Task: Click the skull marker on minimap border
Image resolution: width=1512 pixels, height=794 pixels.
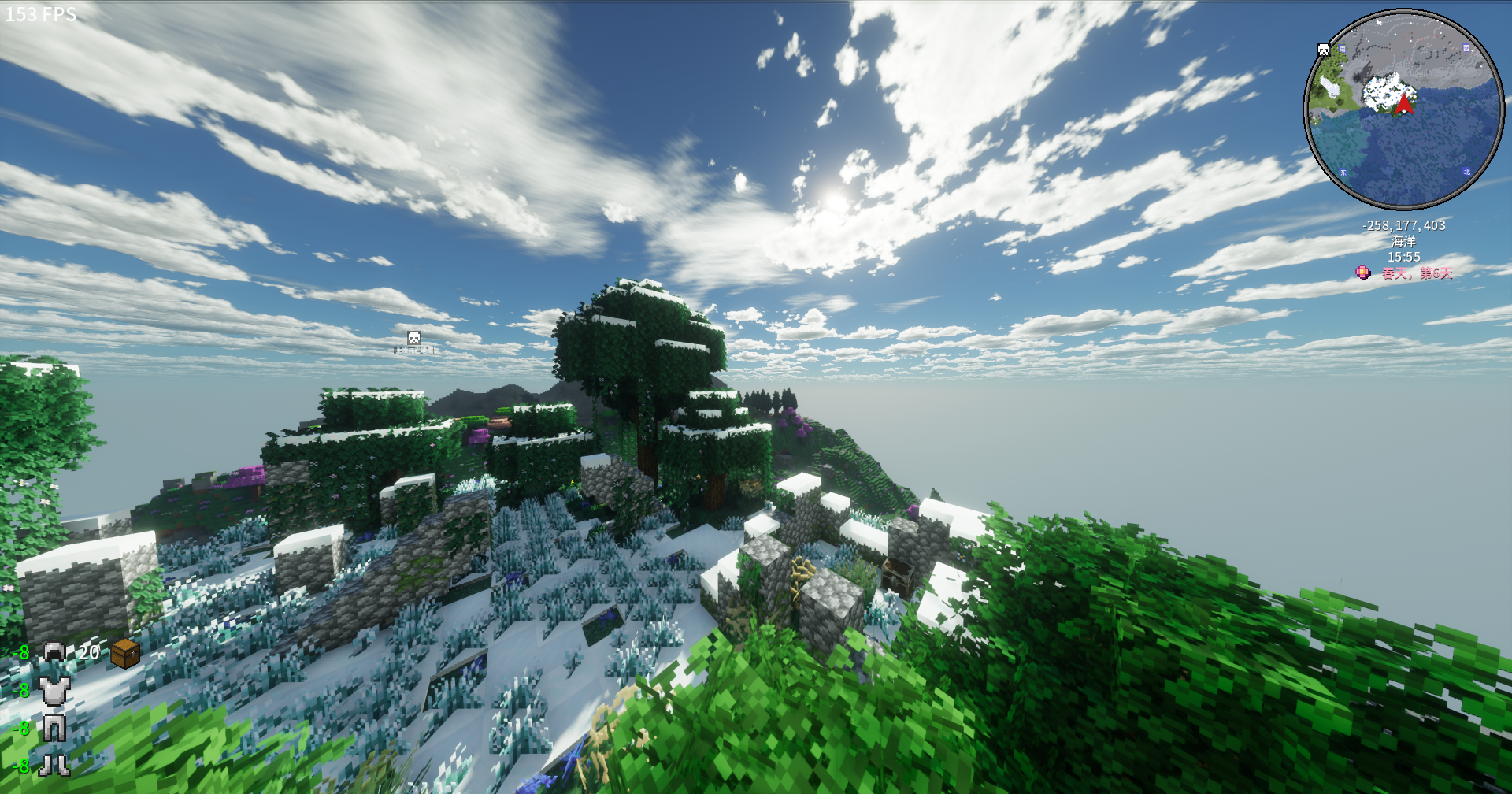Action: 1322,50
